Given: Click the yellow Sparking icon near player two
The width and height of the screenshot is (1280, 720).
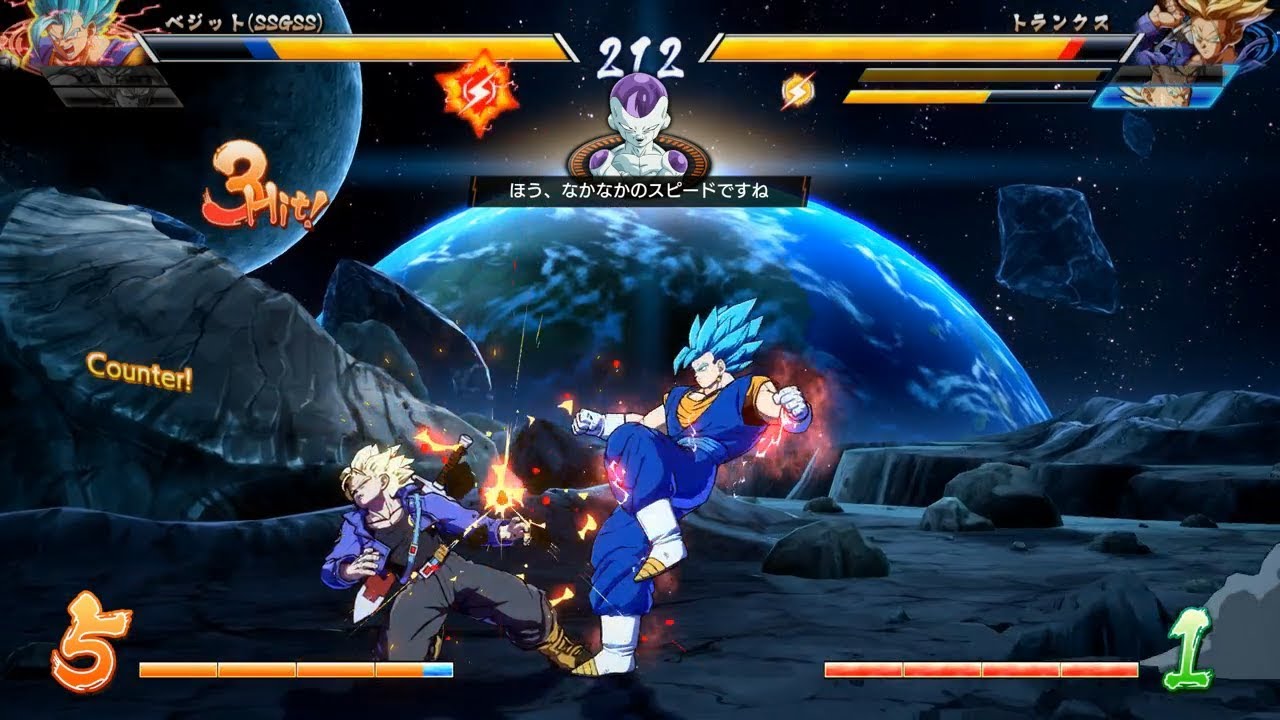Looking at the screenshot, I should 795,91.
